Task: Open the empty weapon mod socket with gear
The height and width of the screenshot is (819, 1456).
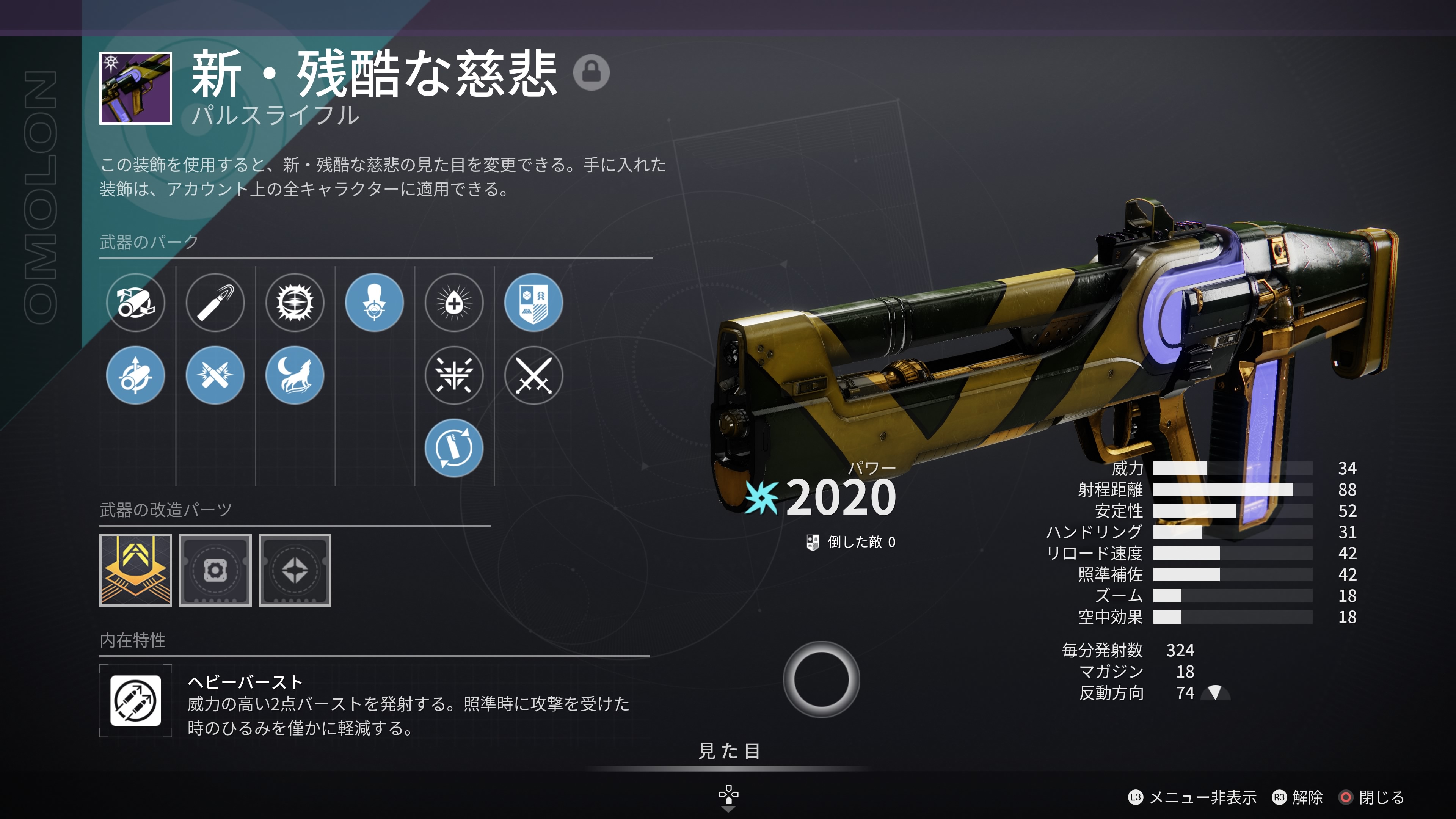Action: click(x=215, y=570)
